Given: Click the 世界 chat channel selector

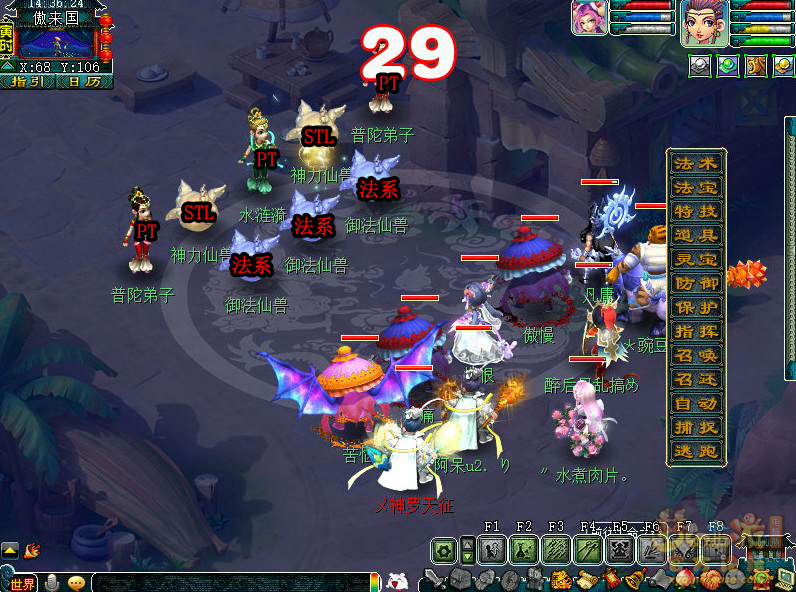Looking at the screenshot, I should coord(20,583).
